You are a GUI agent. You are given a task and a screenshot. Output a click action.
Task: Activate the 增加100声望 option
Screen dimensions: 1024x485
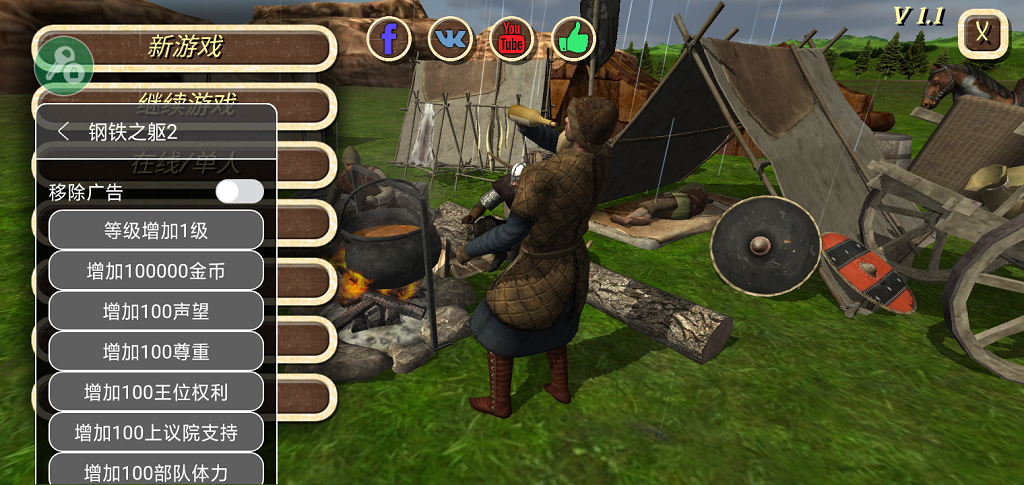(156, 311)
